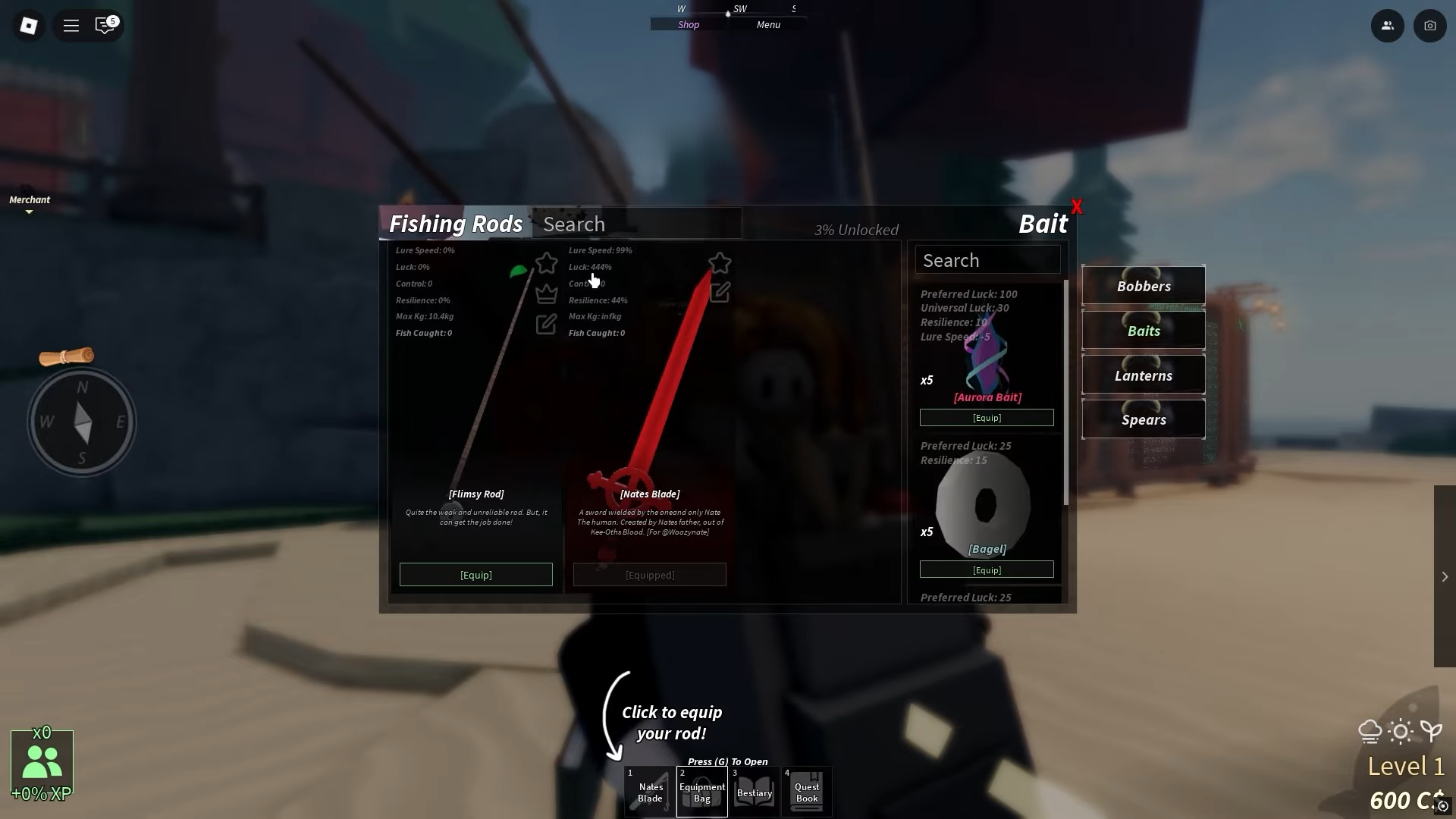
Task: Toggle the favorite star on Flimsy Rod
Action: tap(547, 263)
